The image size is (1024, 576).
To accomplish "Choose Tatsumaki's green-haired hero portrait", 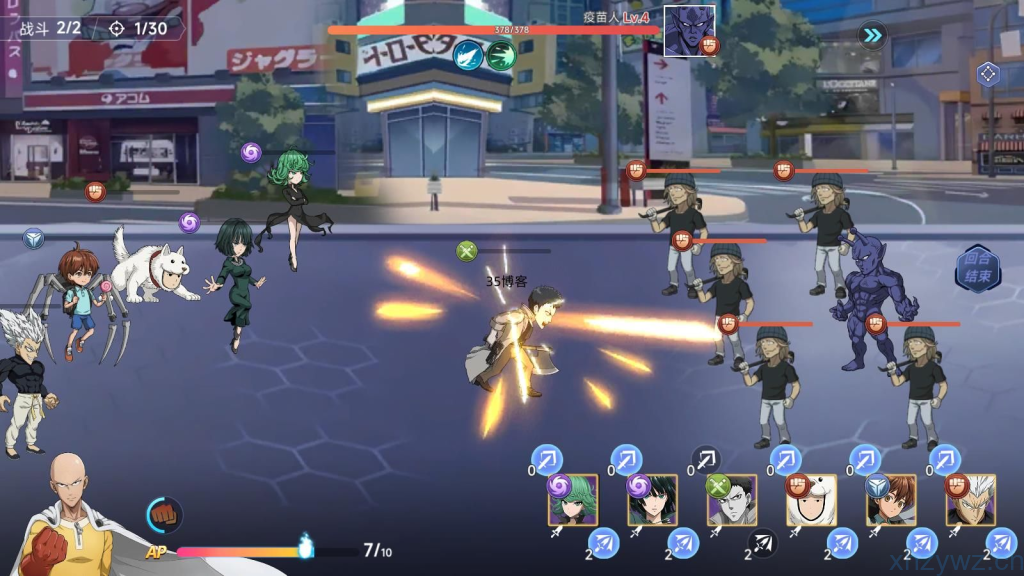I will [573, 501].
